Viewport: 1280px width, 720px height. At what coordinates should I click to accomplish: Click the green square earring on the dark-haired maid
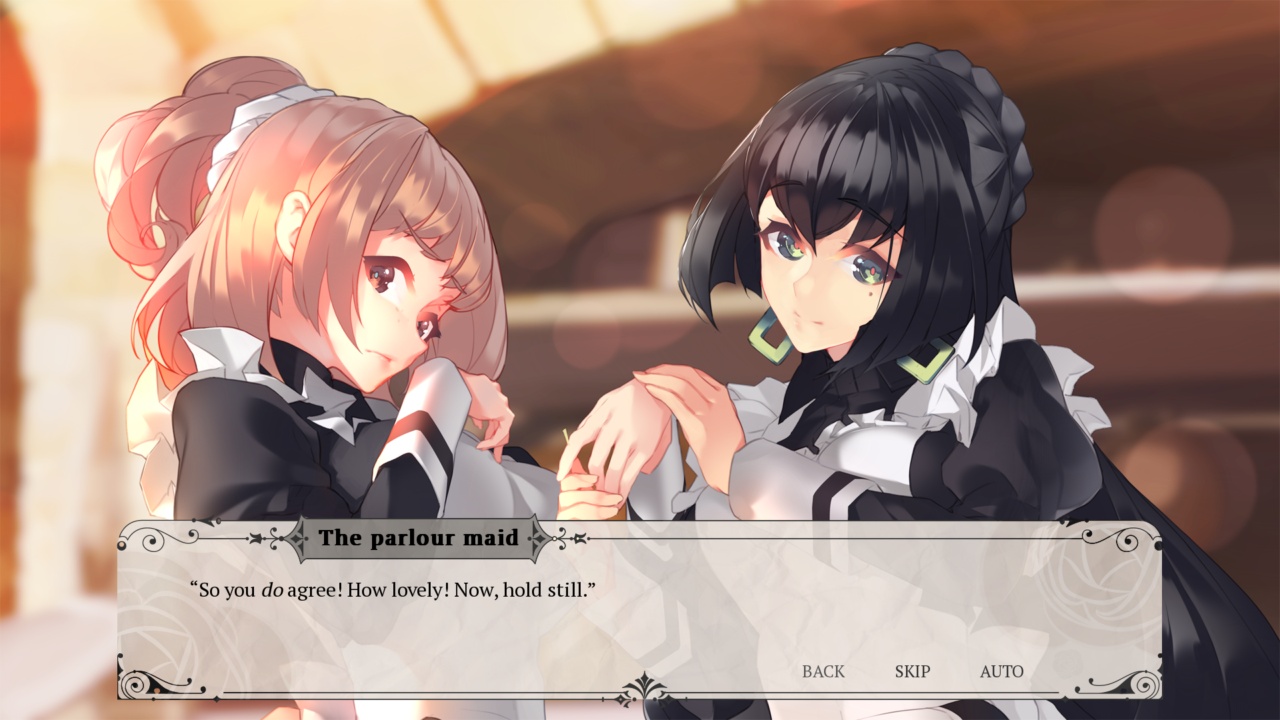pos(766,337)
